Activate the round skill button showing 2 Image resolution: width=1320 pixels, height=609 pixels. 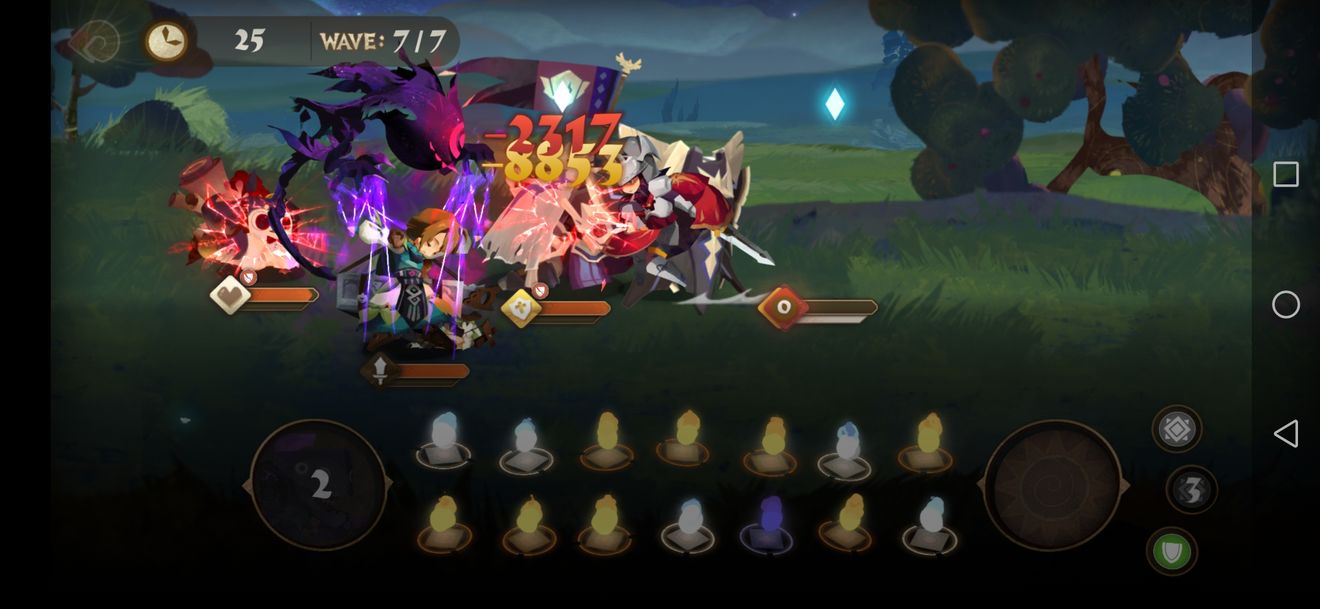pyautogui.click(x=319, y=485)
